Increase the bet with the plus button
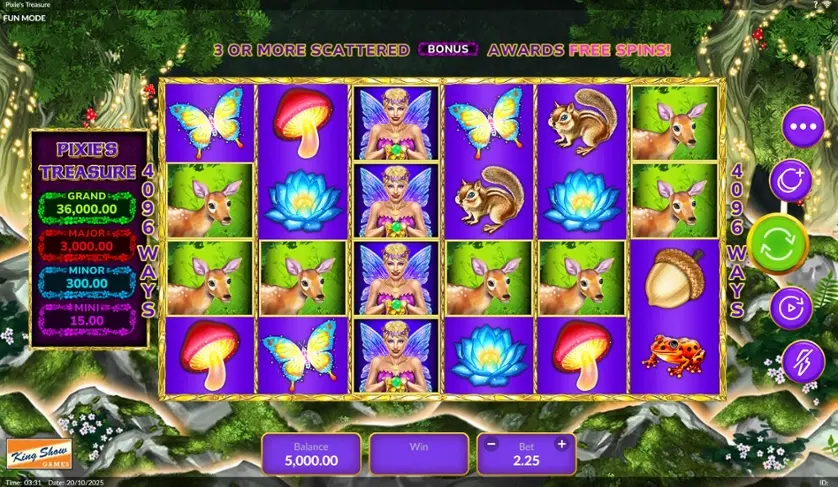838x487 pixels. coord(562,444)
